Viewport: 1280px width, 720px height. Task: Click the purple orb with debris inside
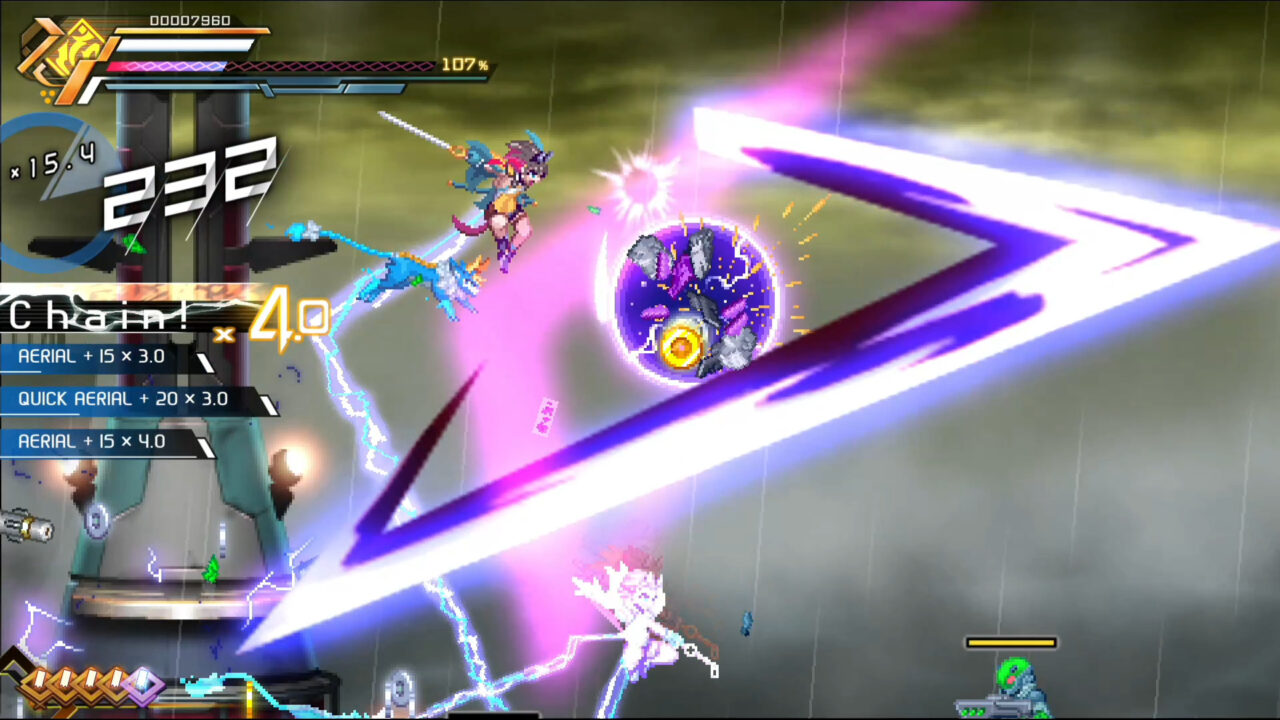click(x=690, y=297)
